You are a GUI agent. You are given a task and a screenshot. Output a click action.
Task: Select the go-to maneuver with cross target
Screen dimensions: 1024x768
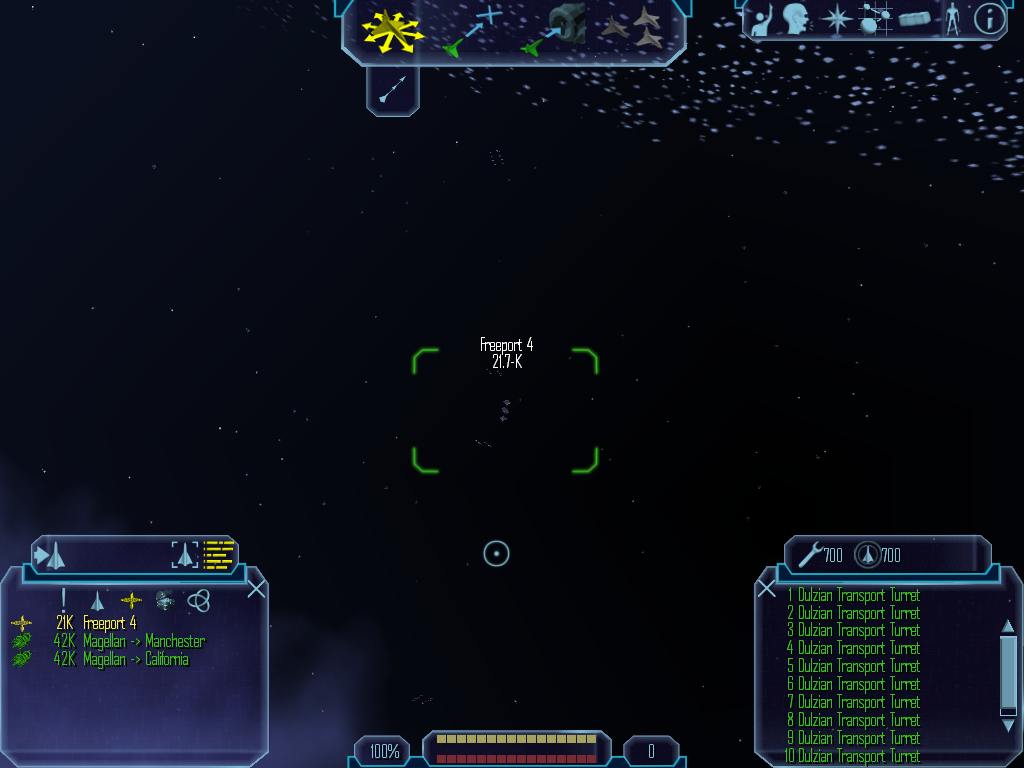point(472,30)
